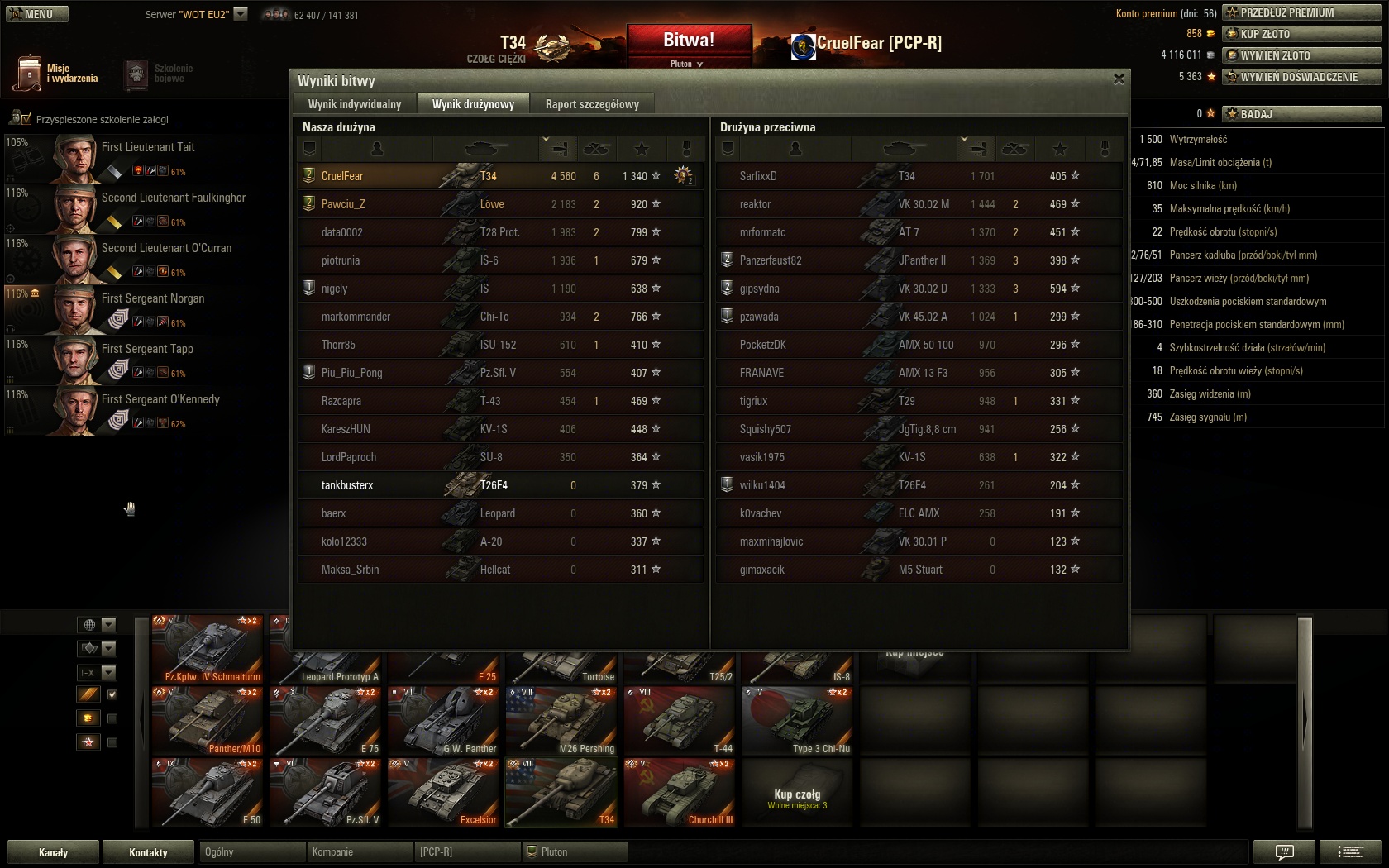The image size is (1389, 868).
Task: Open the Pluton chat tab
Action: [575, 852]
